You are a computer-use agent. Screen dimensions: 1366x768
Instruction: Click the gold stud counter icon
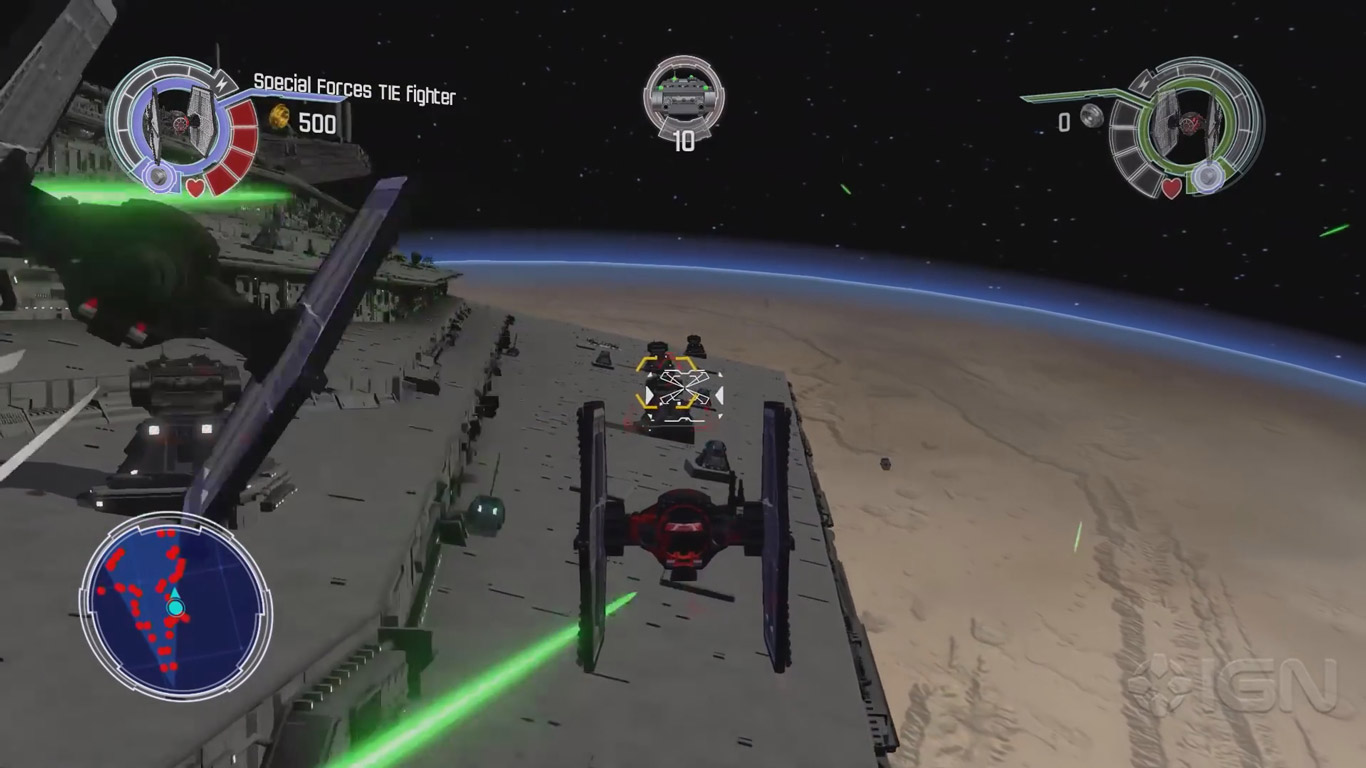point(280,118)
